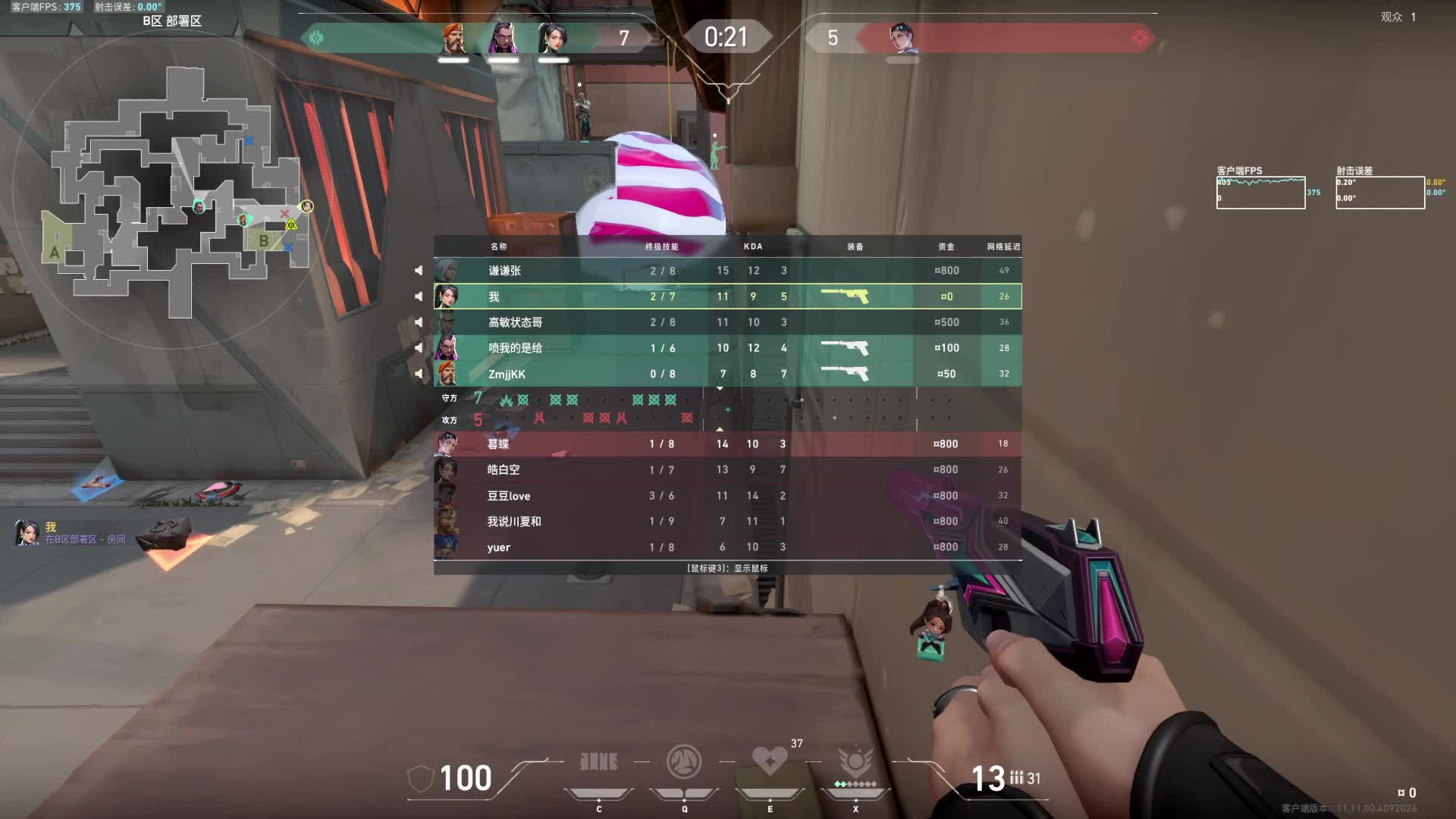Mute the speaker icon beside 谦谦张

419,271
